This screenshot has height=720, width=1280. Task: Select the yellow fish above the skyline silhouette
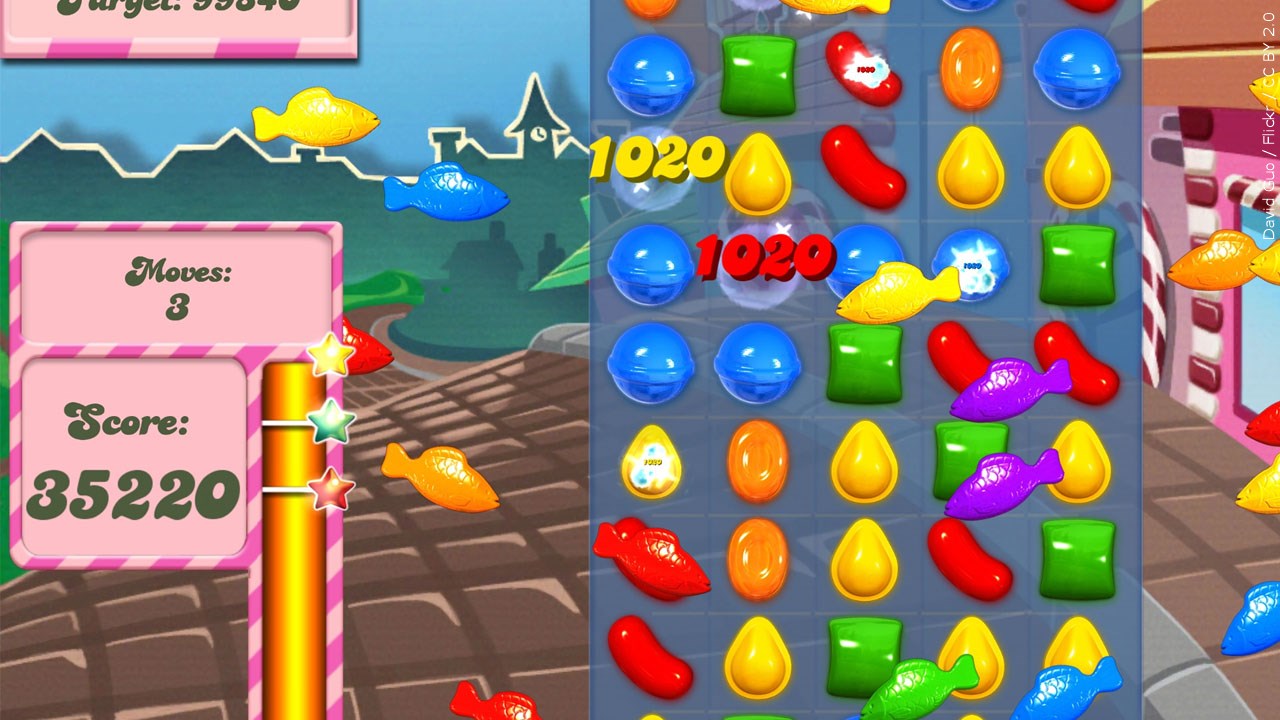317,120
